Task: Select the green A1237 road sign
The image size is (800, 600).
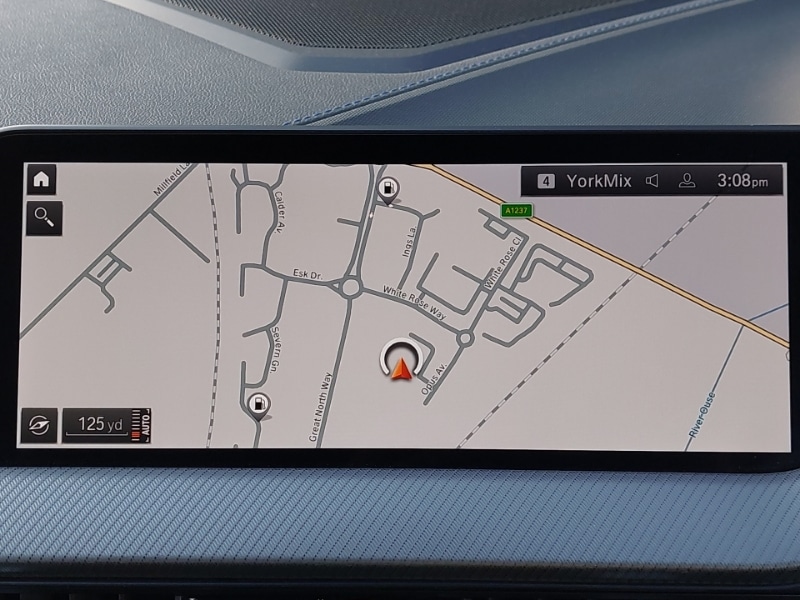Action: point(516,211)
